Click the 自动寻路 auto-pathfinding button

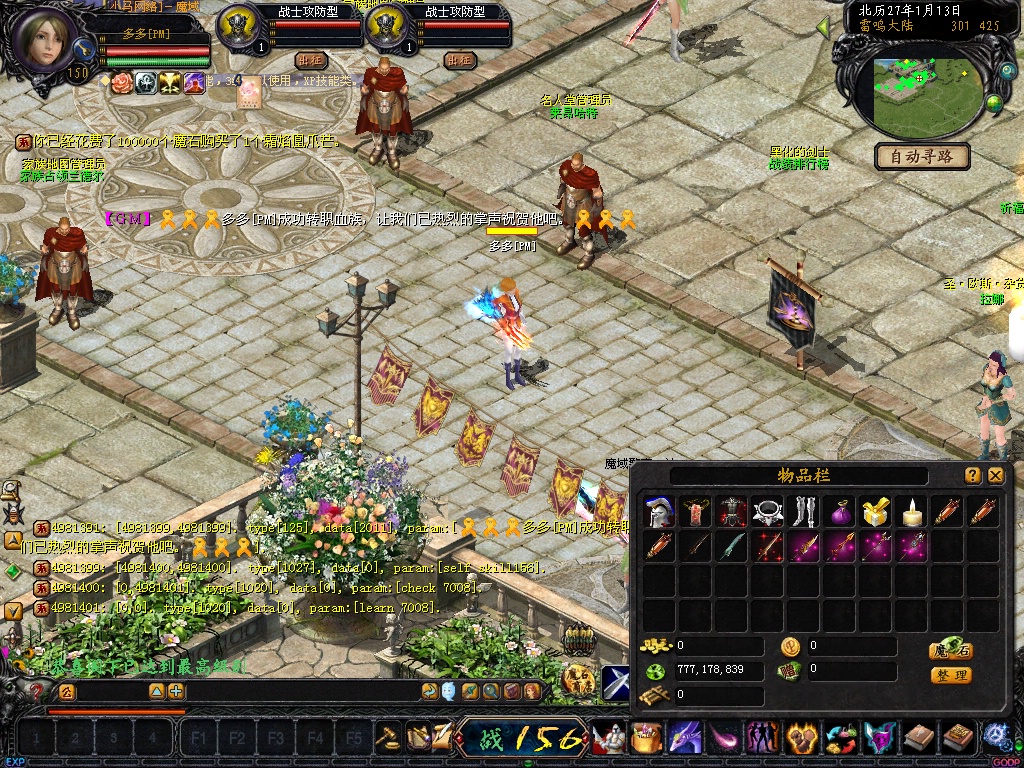click(x=923, y=157)
